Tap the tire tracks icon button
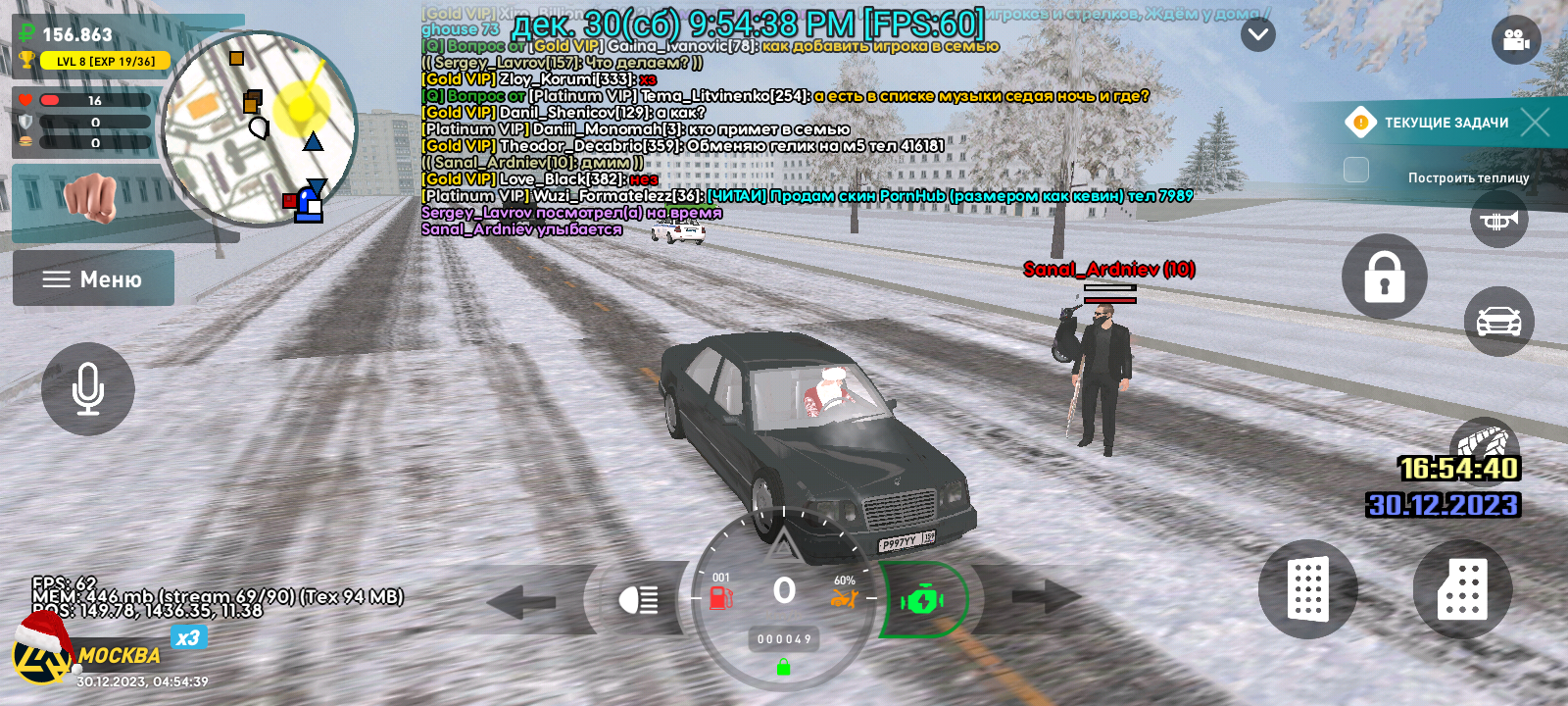The width and height of the screenshot is (1568, 706). pos(1484,441)
